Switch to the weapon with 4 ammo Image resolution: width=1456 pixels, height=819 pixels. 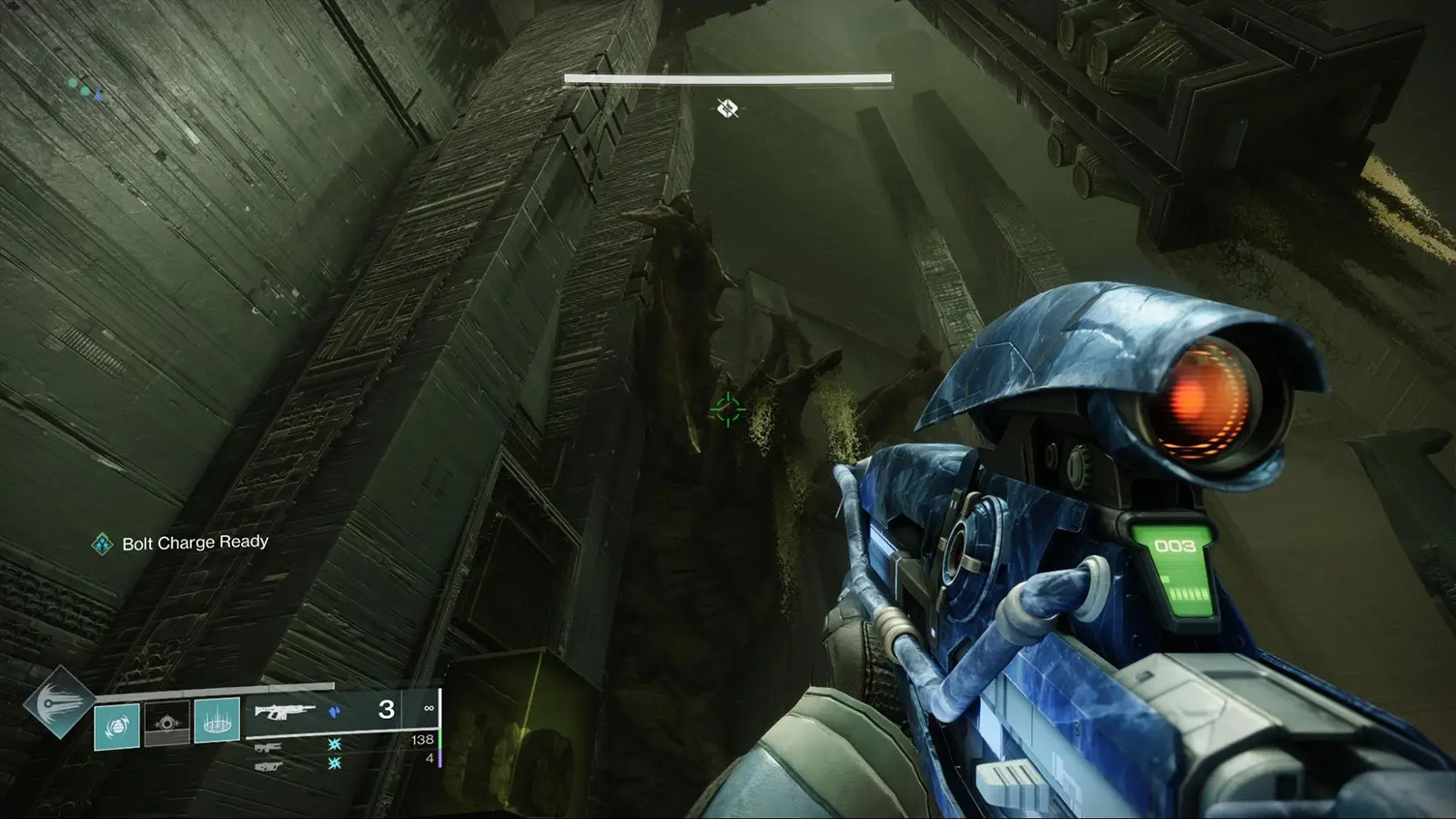tap(268, 765)
